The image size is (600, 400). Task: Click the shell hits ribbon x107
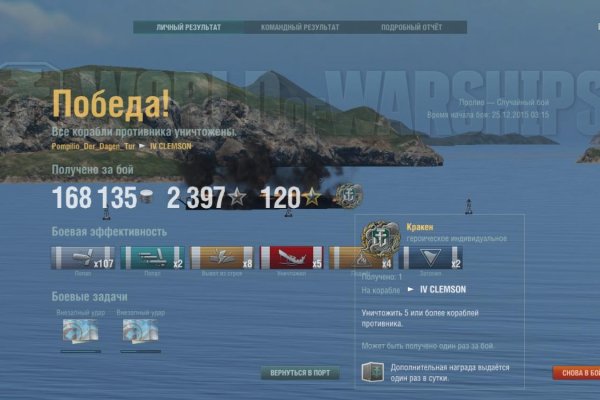click(83, 258)
